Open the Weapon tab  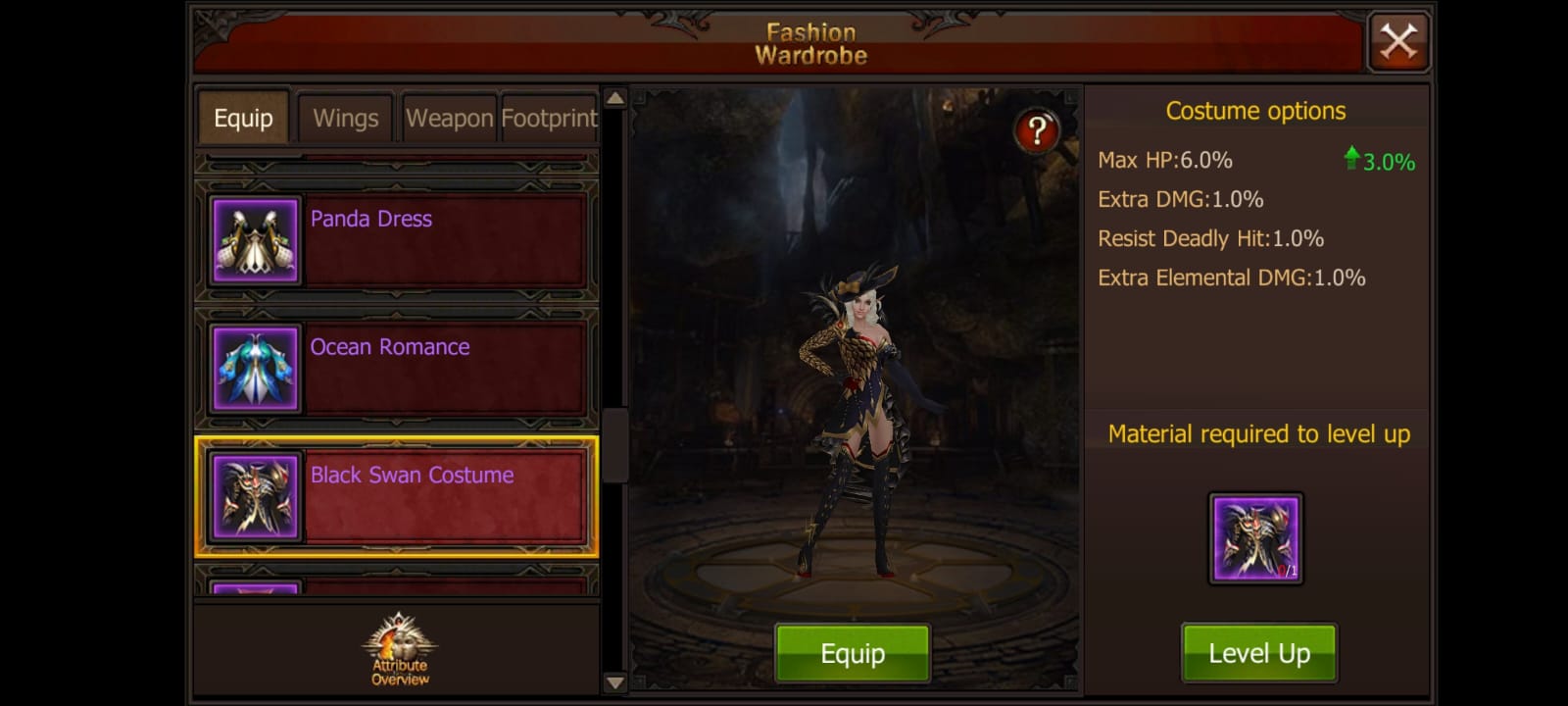tap(450, 119)
